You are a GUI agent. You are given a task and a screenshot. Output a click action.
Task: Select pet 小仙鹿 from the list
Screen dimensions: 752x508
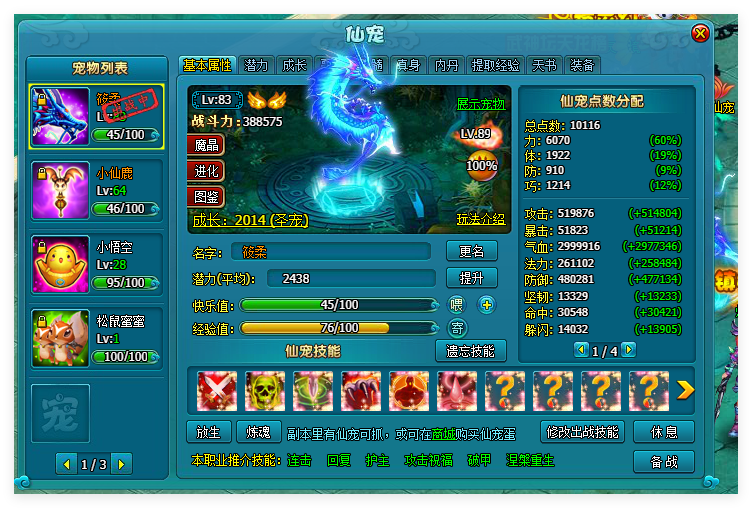click(x=96, y=190)
